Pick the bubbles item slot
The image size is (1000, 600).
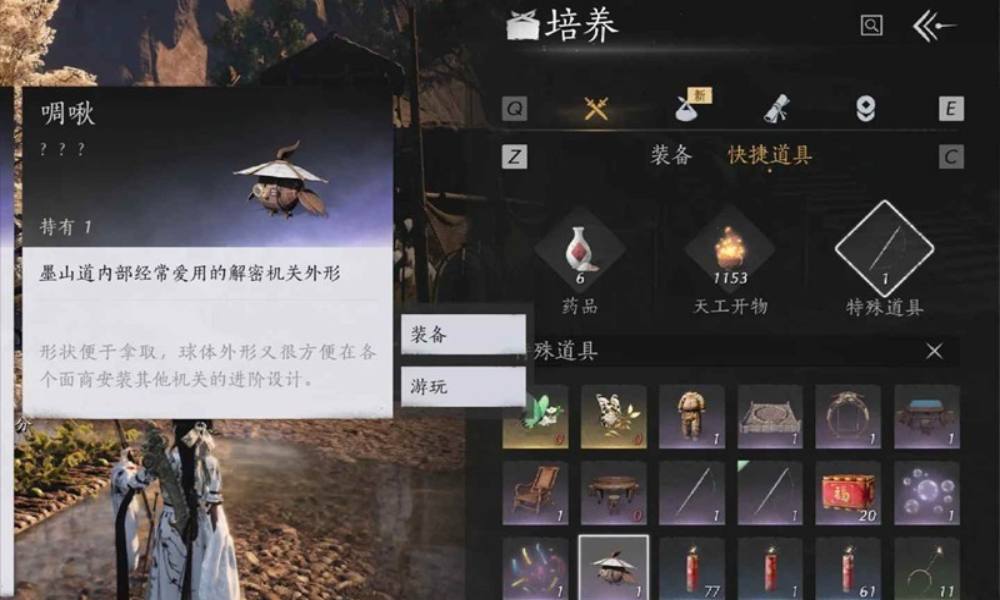pyautogui.click(x=926, y=493)
